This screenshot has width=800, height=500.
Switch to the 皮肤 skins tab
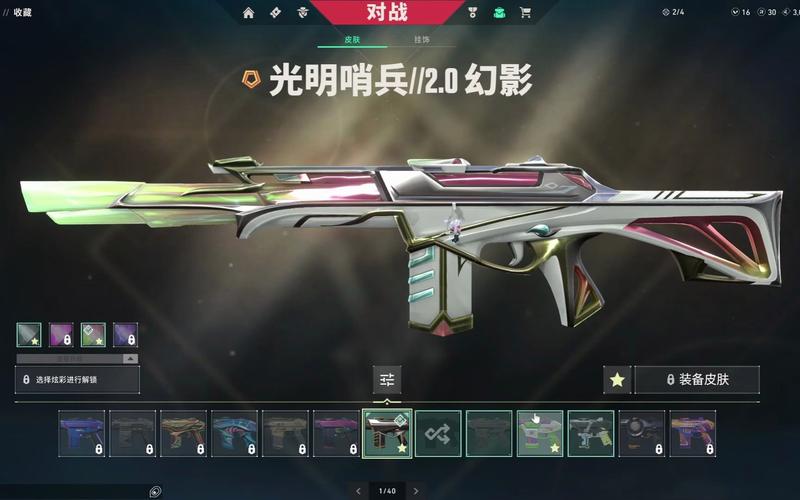352,39
